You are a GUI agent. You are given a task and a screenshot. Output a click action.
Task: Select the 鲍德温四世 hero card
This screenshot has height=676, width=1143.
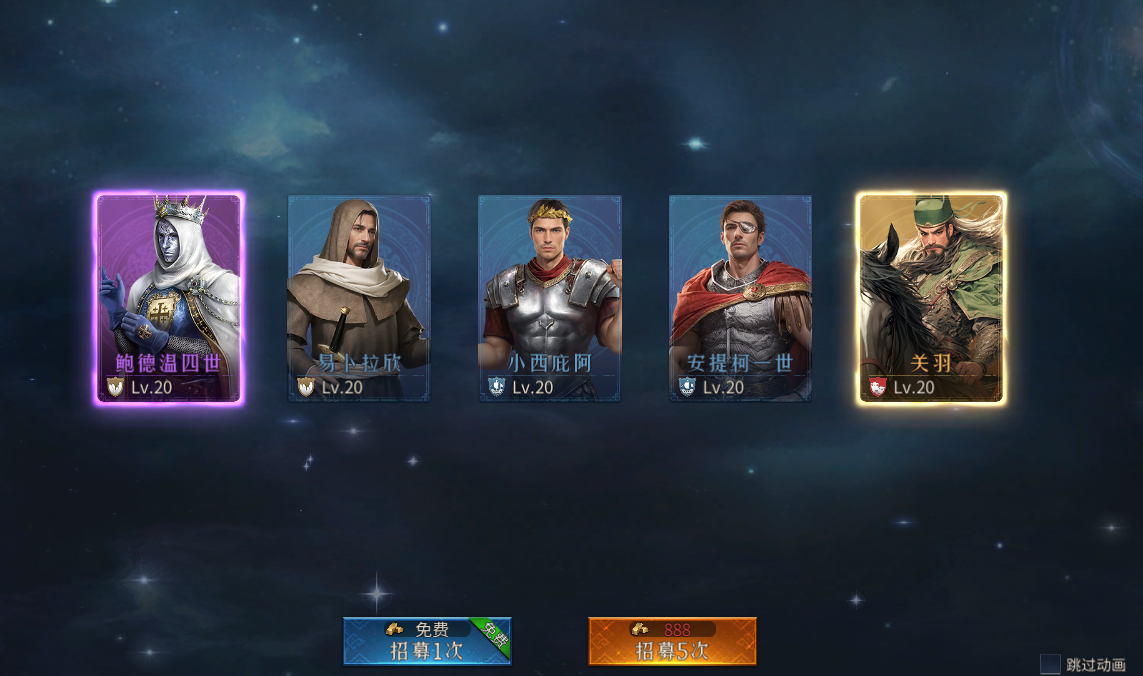(169, 298)
